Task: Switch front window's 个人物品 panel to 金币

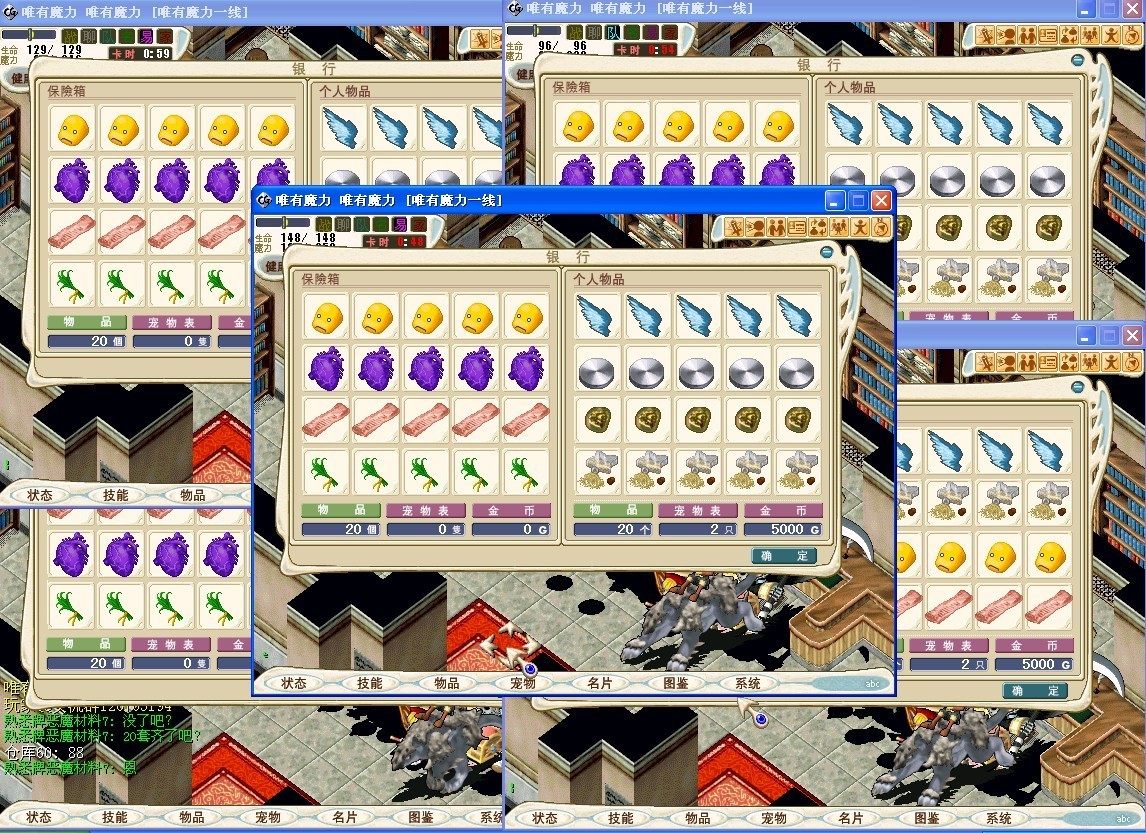Action: tap(783, 510)
